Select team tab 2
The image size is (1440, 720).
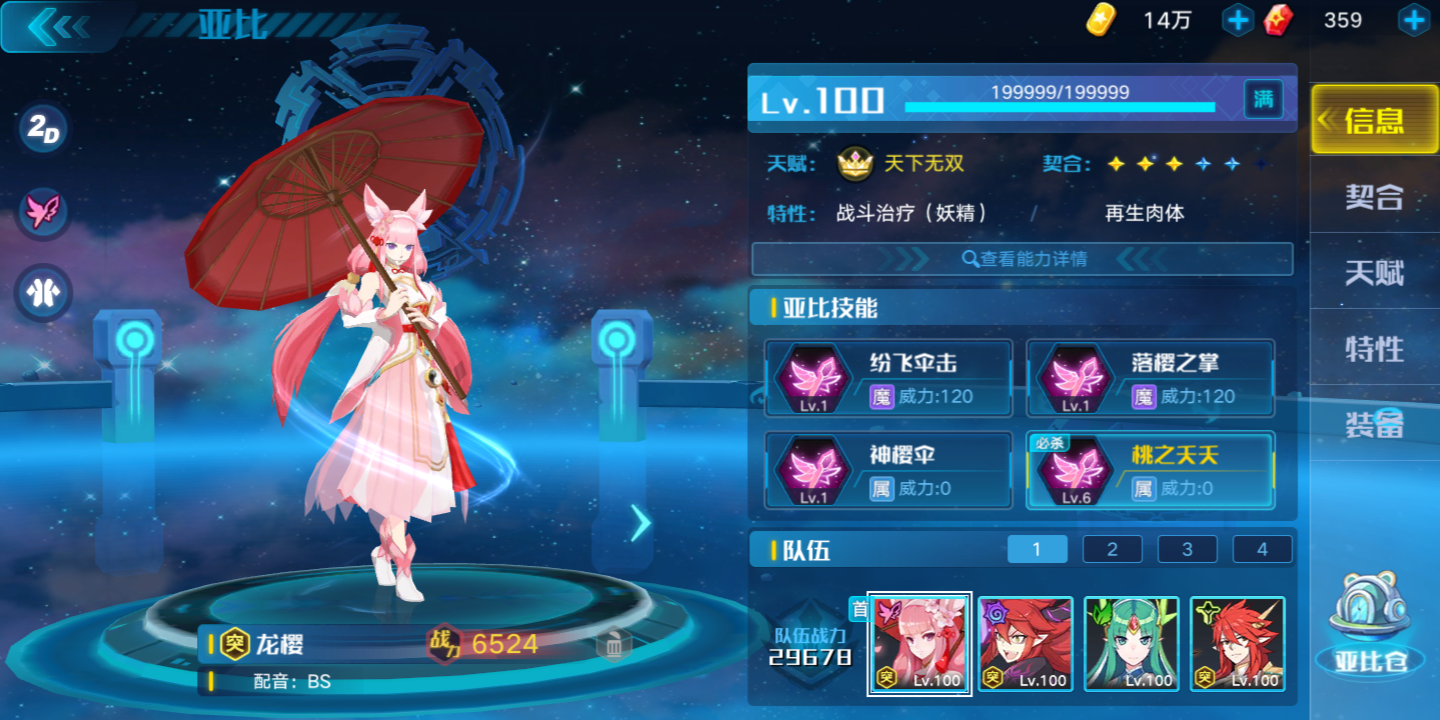[1112, 548]
